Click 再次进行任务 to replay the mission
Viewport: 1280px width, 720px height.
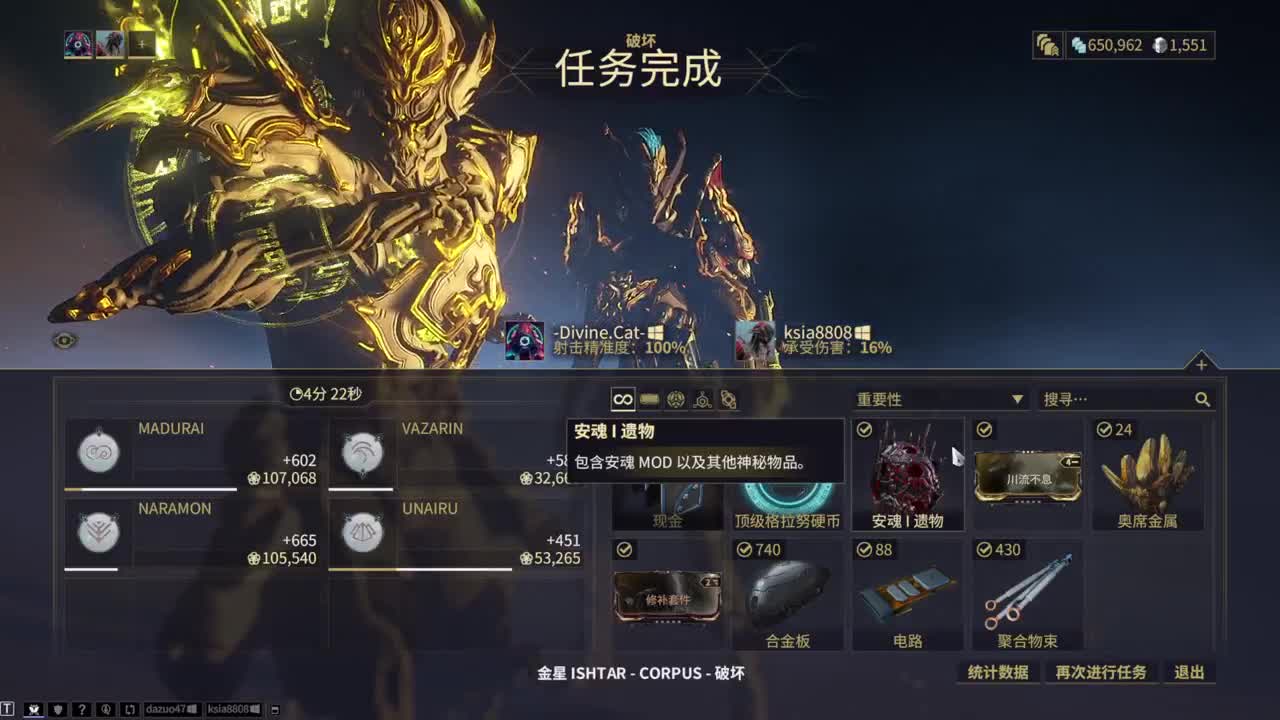point(1098,671)
